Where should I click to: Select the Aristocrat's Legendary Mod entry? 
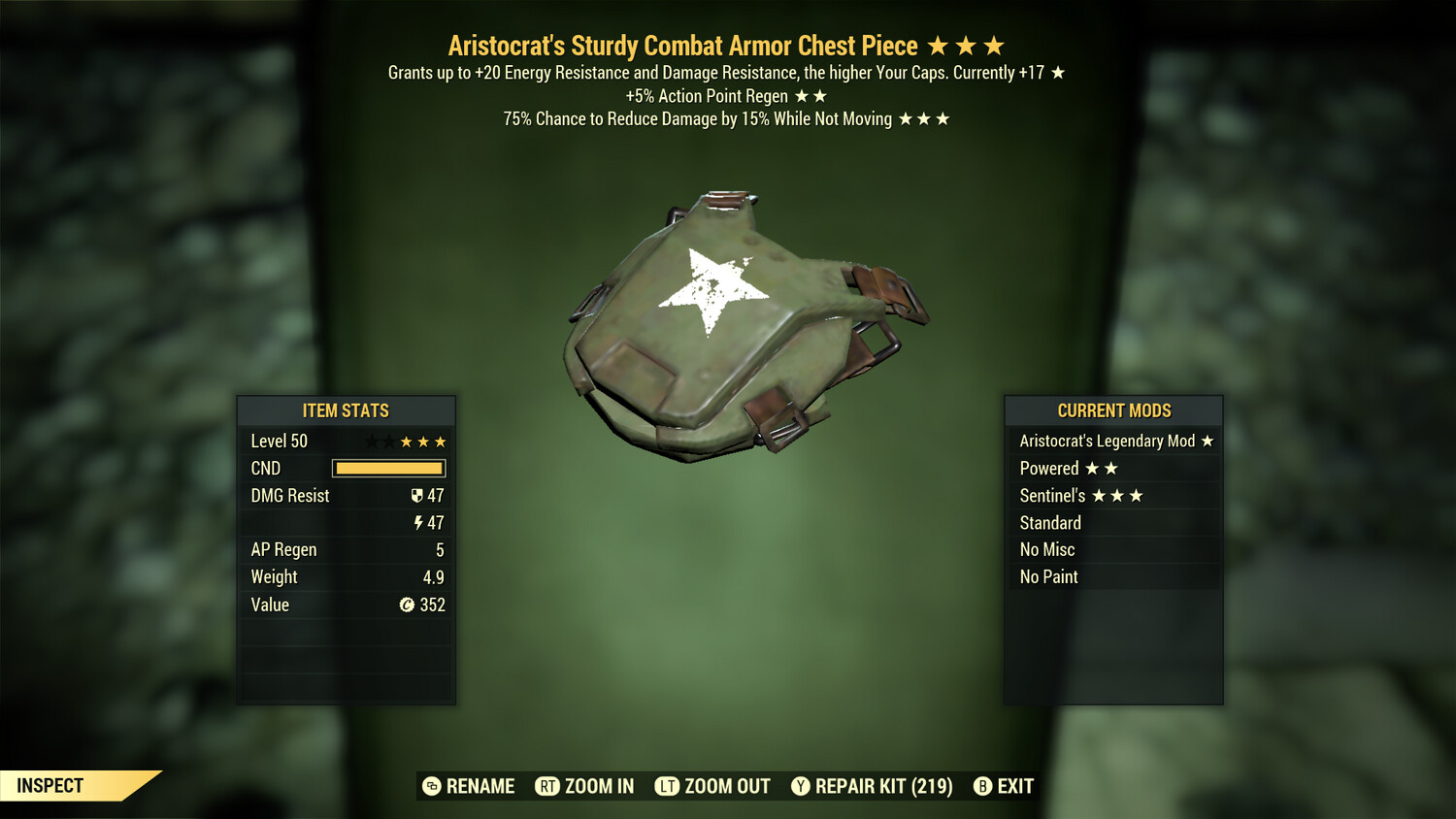[x=1112, y=441]
